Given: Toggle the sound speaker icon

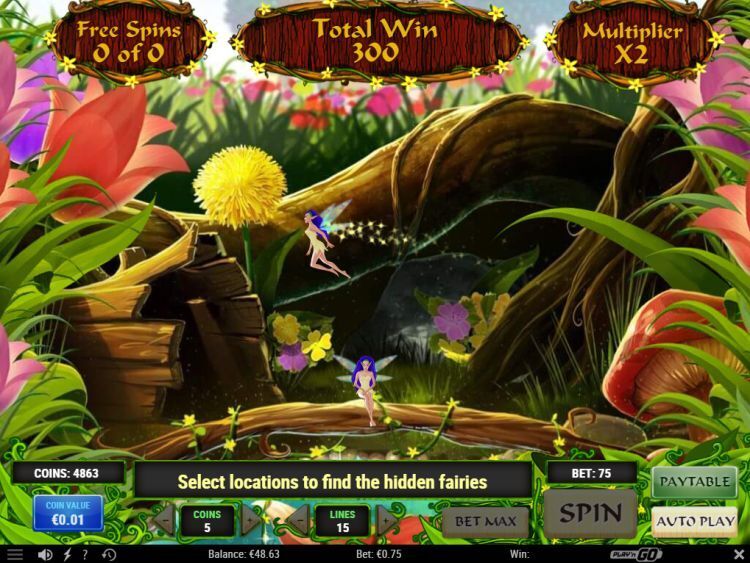Looking at the screenshot, I should pyautogui.click(x=44, y=554).
